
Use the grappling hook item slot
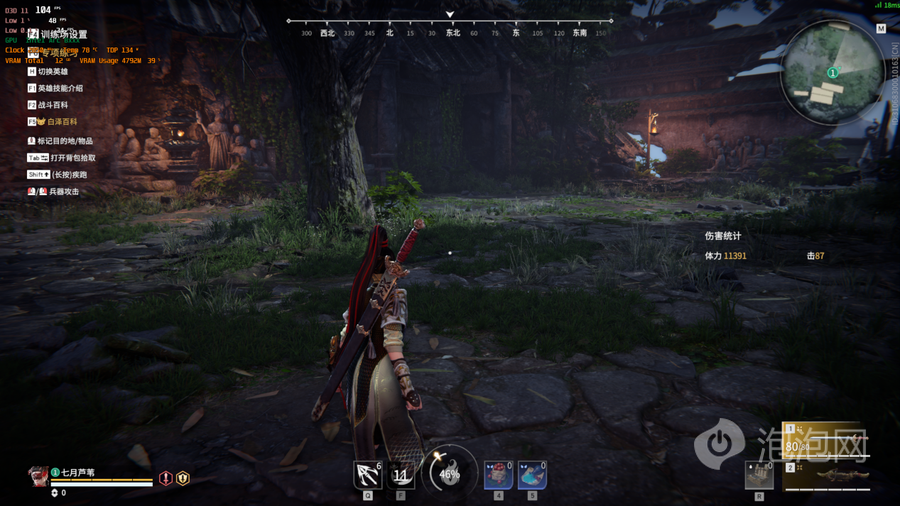tap(368, 475)
